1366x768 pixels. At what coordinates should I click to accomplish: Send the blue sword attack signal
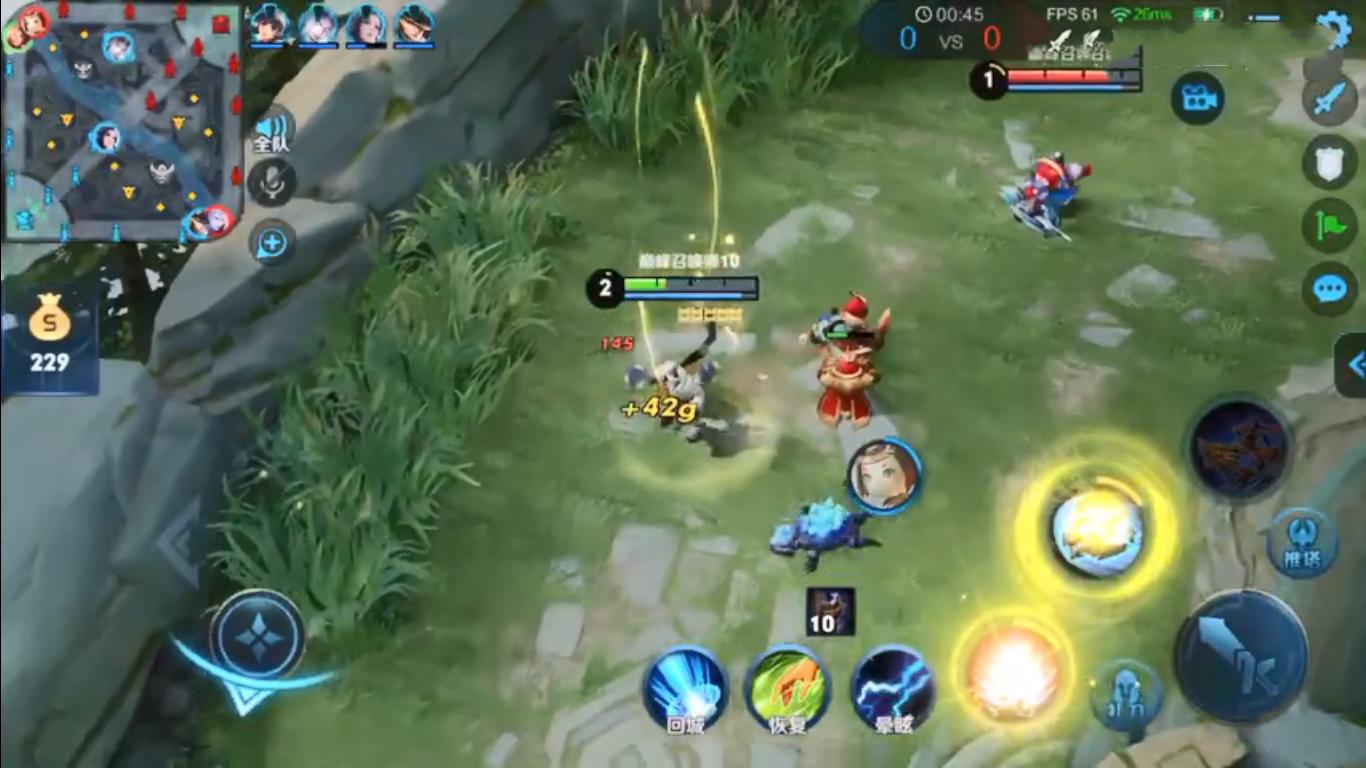pyautogui.click(x=1329, y=100)
